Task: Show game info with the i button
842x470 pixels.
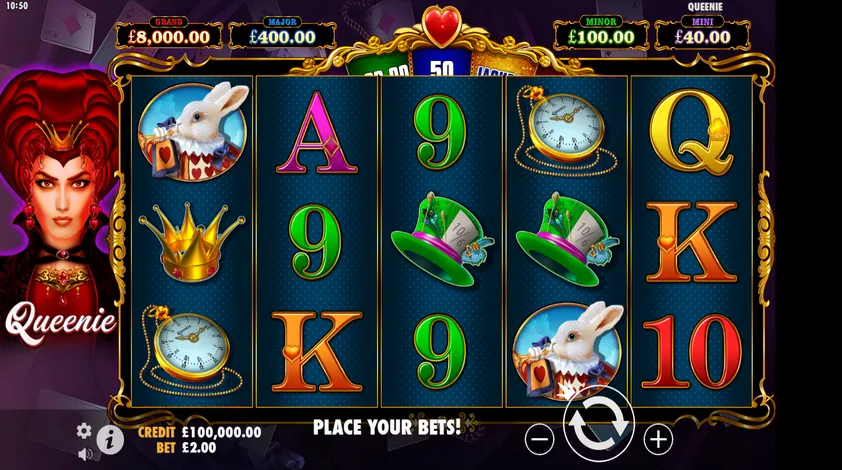Action: pos(110,439)
